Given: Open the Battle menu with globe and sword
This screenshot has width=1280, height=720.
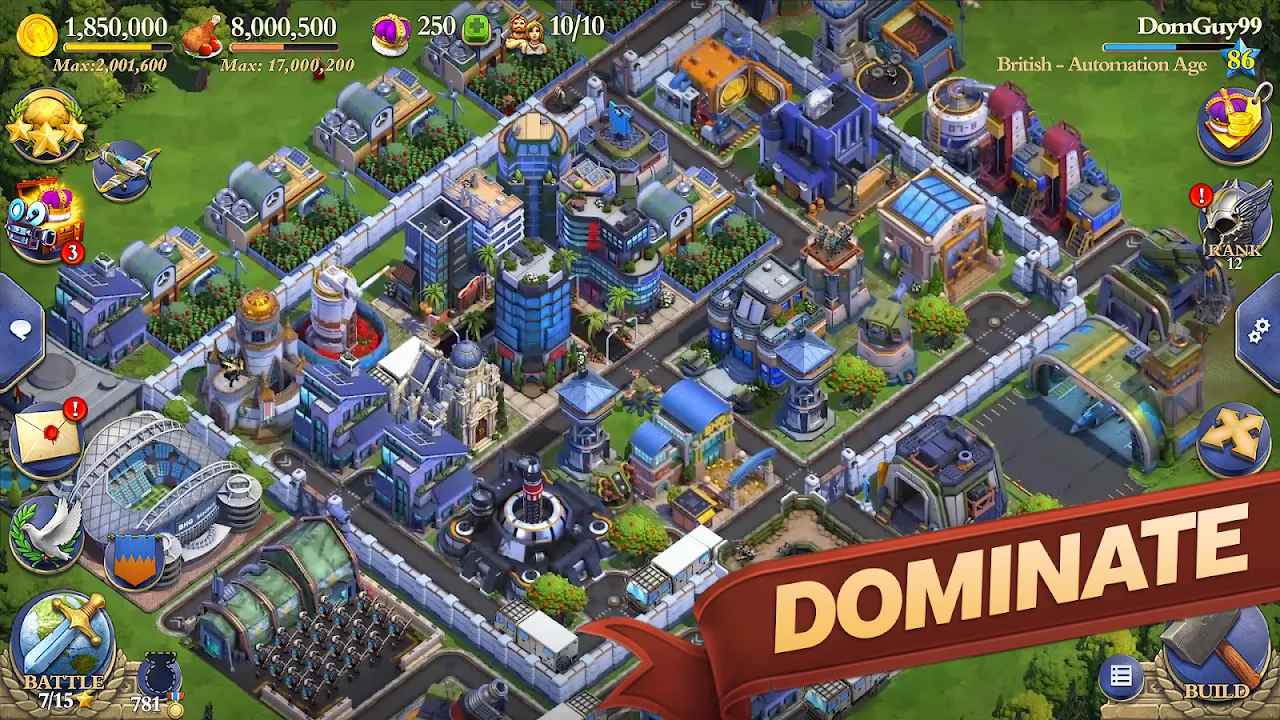Looking at the screenshot, I should (60, 633).
